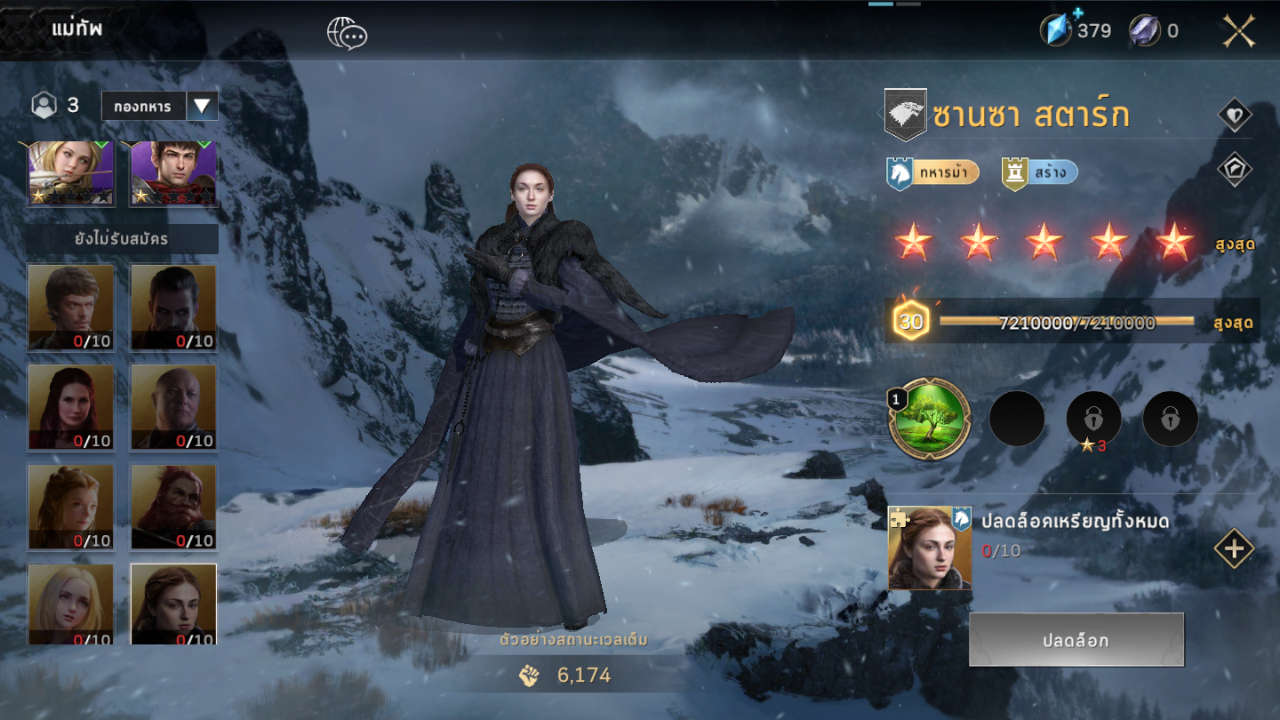This screenshot has width=1280, height=720.
Task: Click Sansa's medal portrait thumbnail
Action: [929, 548]
